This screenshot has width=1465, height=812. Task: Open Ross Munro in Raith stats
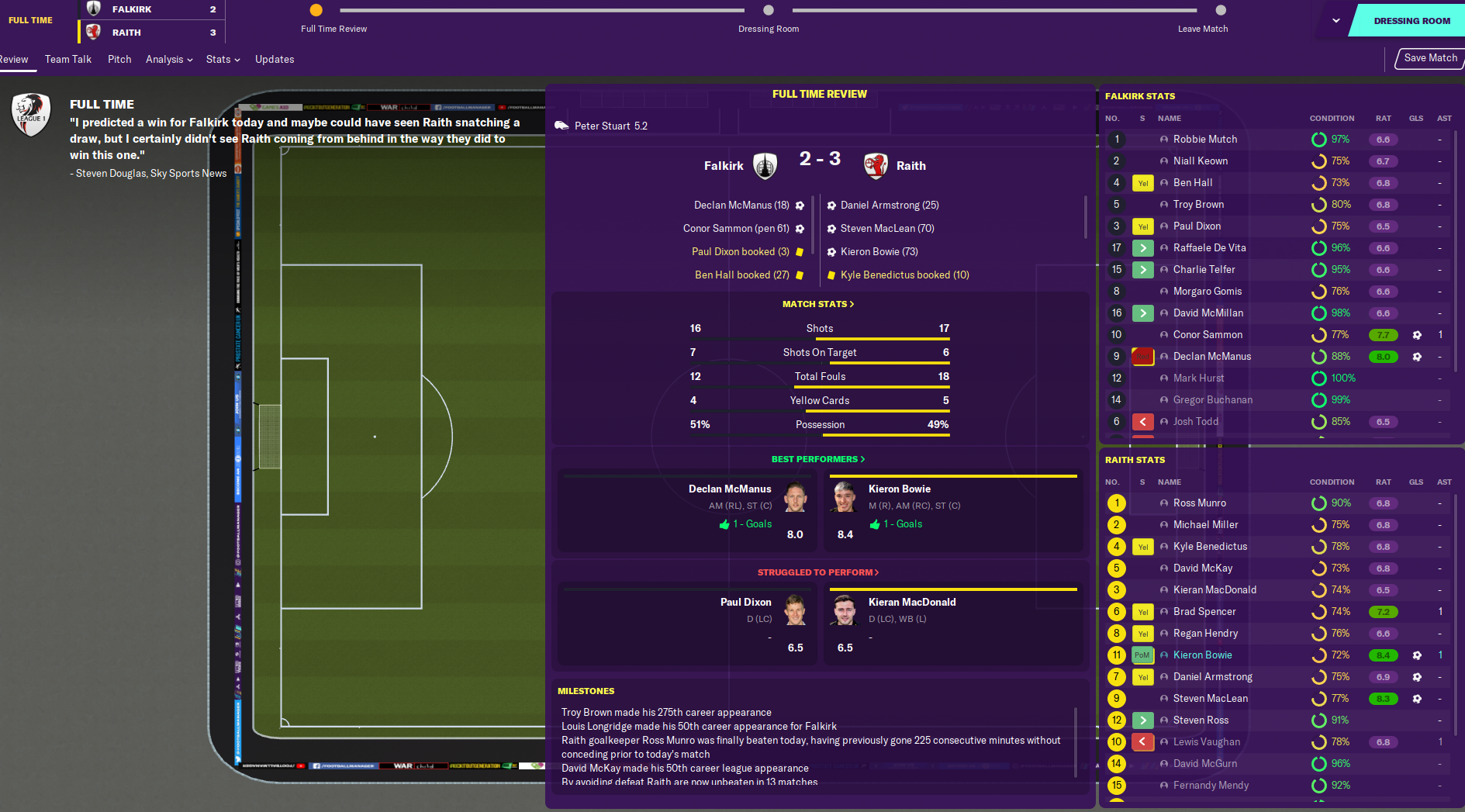point(1199,503)
